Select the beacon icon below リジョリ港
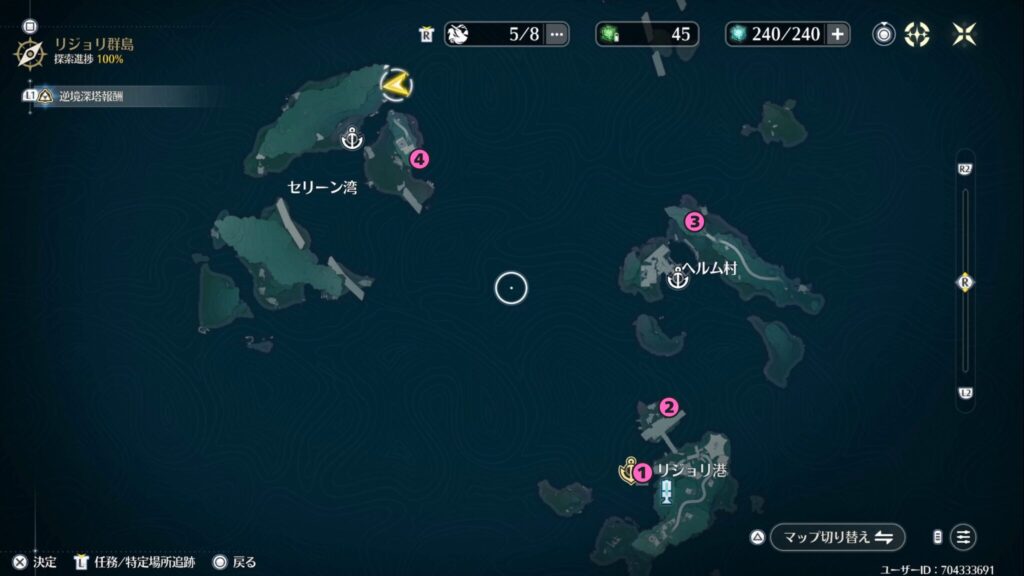 tap(666, 491)
